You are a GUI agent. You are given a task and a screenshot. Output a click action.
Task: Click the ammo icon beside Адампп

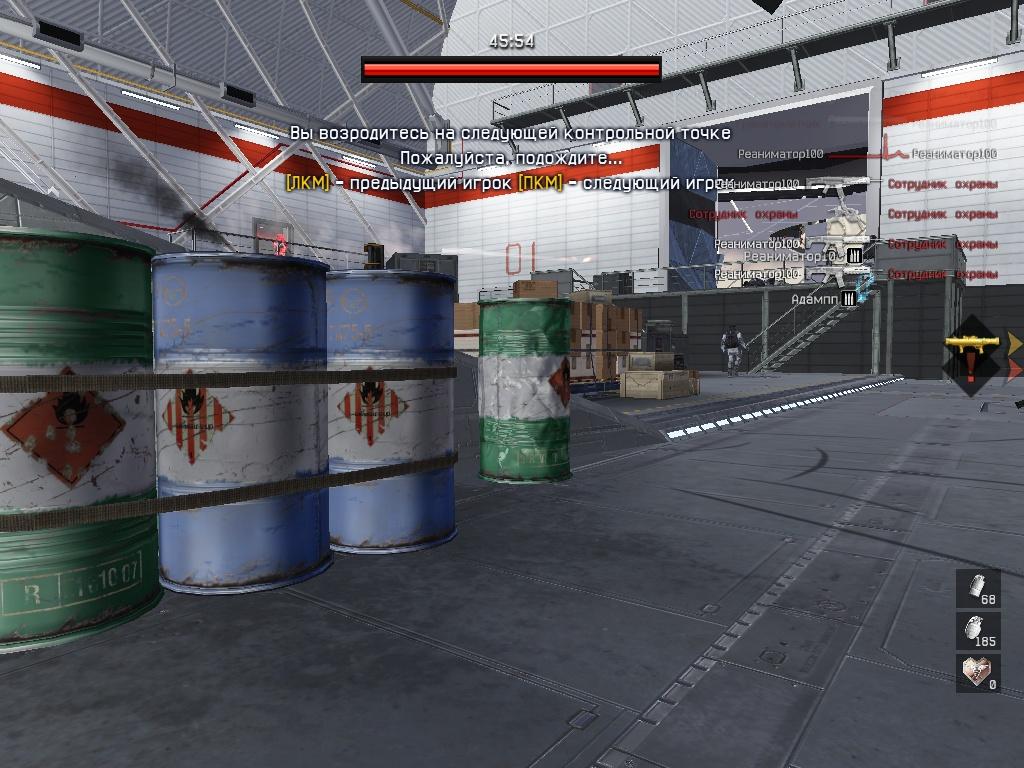[849, 298]
